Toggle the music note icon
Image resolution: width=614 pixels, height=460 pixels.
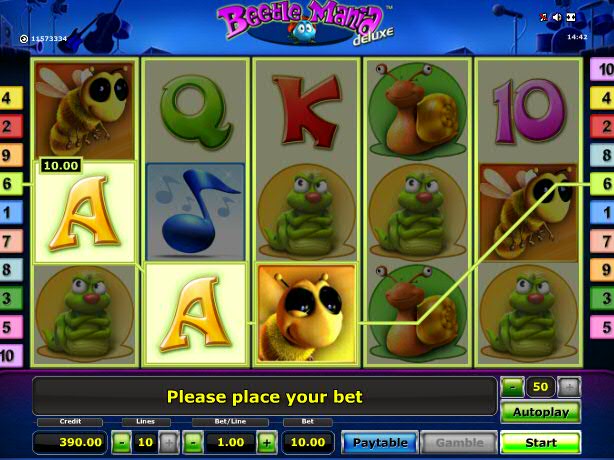544,18
